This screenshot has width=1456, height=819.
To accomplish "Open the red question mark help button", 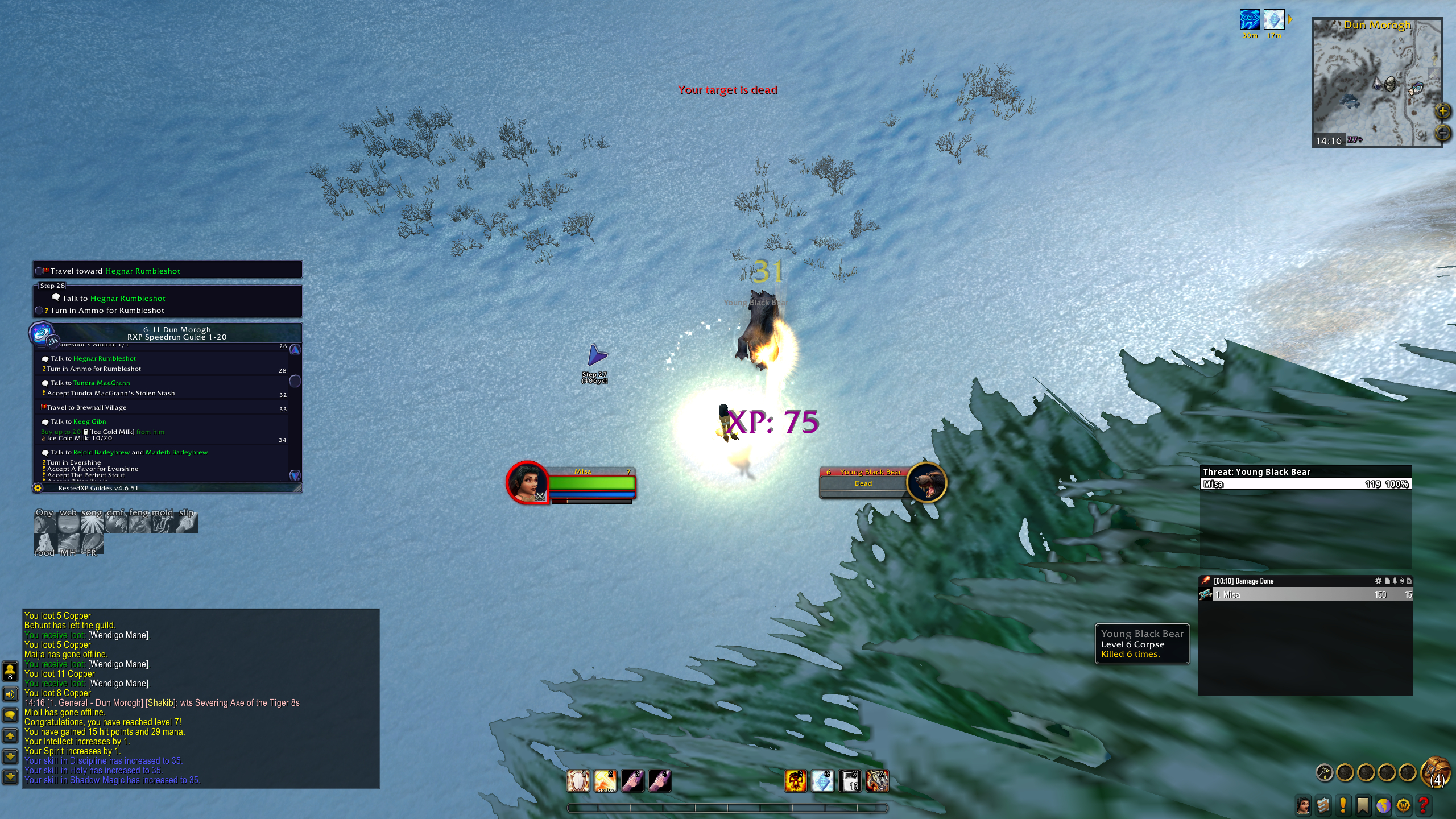I will click(1423, 805).
